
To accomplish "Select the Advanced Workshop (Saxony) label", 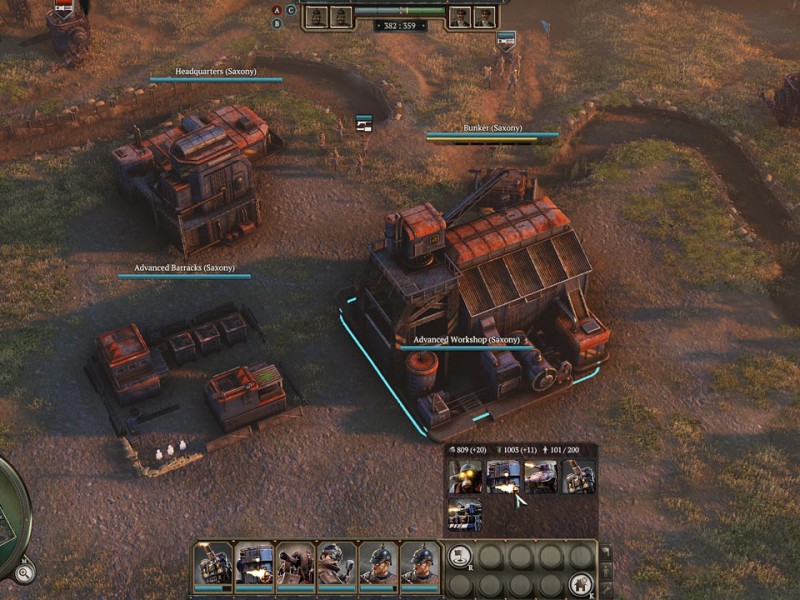I will [467, 340].
